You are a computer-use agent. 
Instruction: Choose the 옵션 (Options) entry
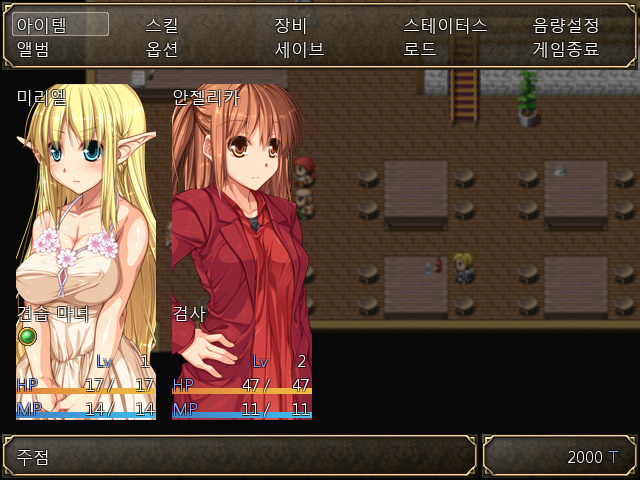tap(162, 48)
